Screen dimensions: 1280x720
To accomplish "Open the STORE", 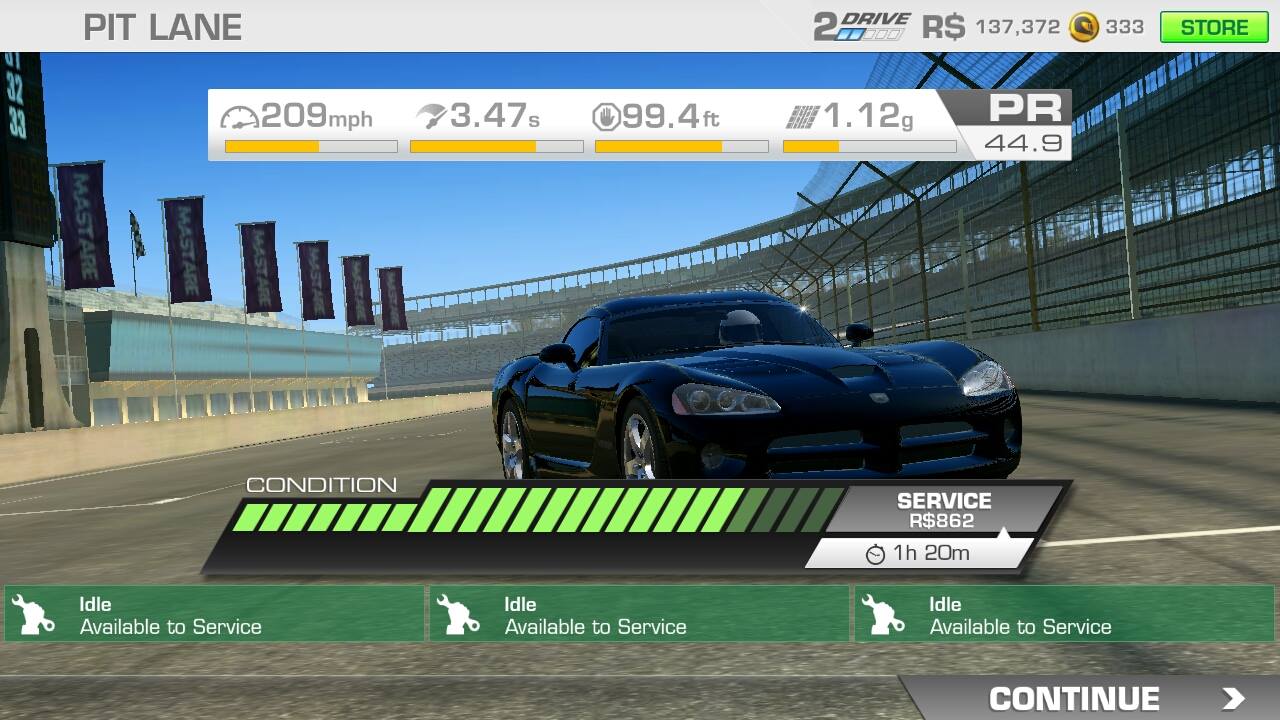I will [1215, 27].
